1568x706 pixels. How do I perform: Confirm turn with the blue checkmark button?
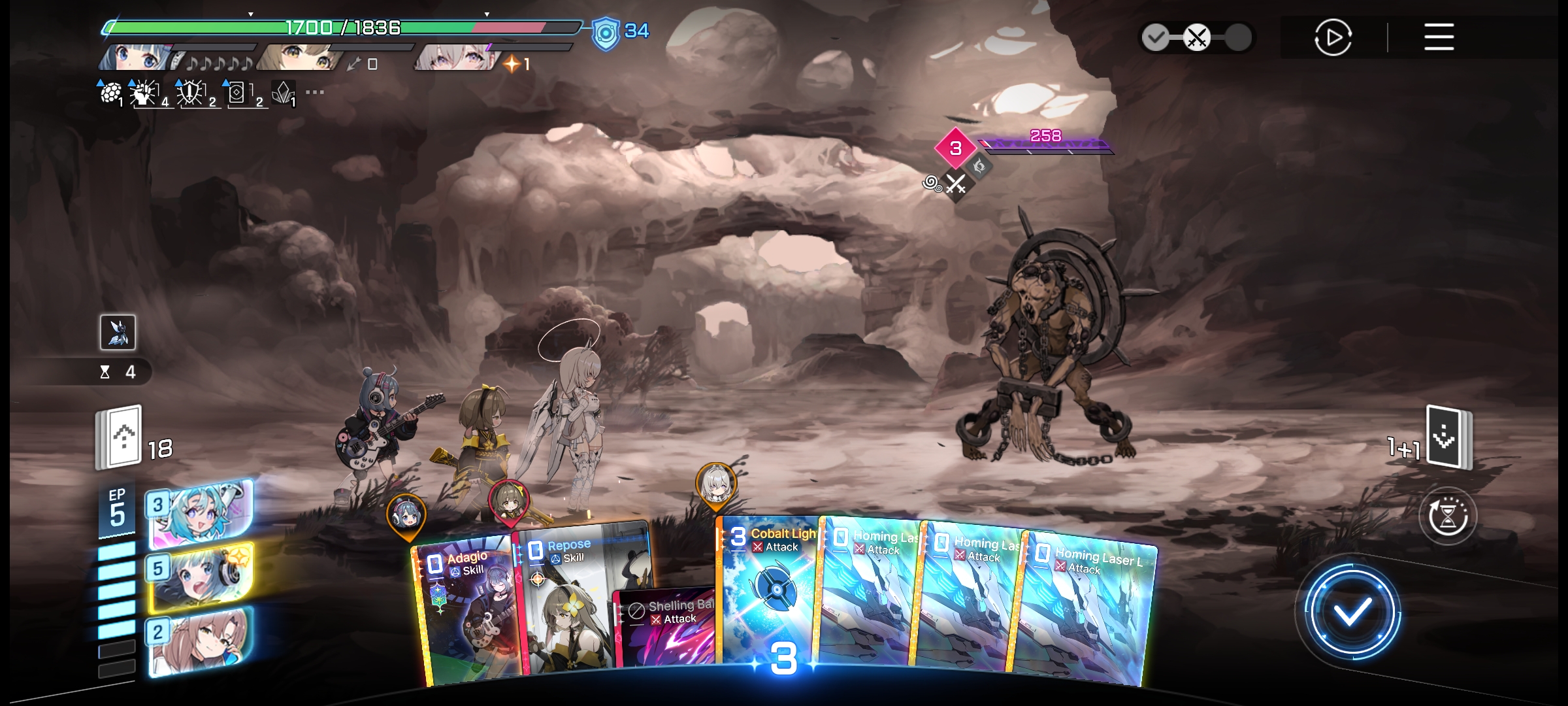point(1351,612)
